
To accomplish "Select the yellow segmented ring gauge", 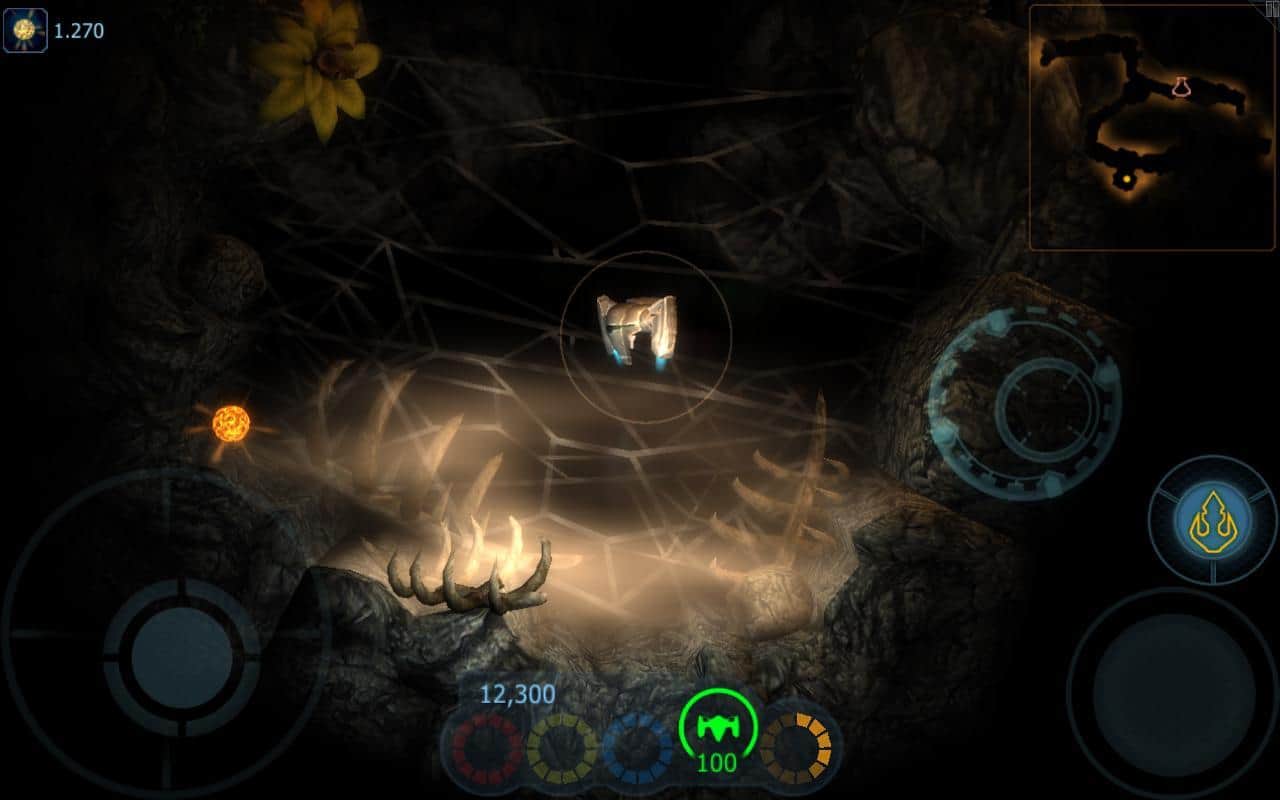I will (562, 748).
